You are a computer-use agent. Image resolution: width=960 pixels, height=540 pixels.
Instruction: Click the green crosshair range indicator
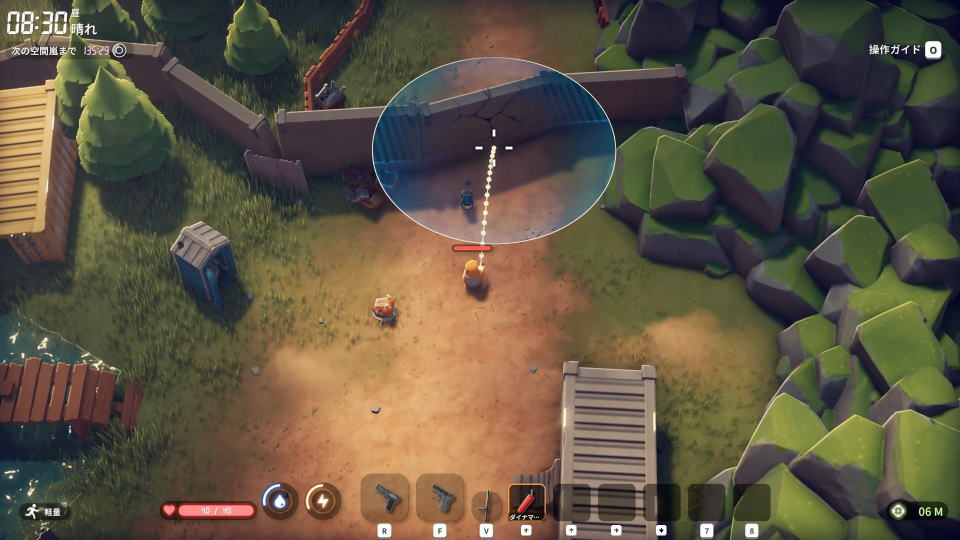tap(899, 511)
